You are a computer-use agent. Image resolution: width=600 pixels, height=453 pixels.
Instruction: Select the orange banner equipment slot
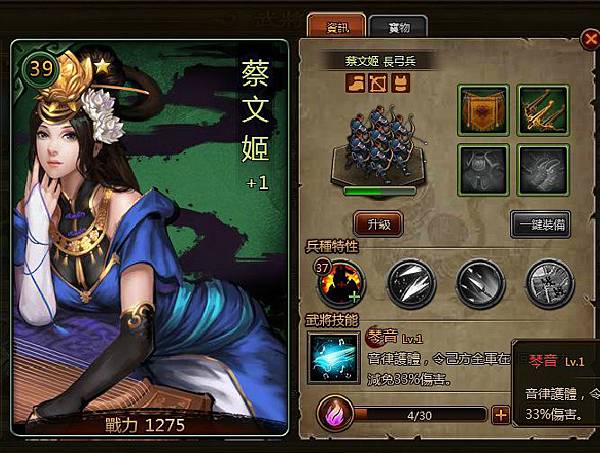[x=484, y=110]
